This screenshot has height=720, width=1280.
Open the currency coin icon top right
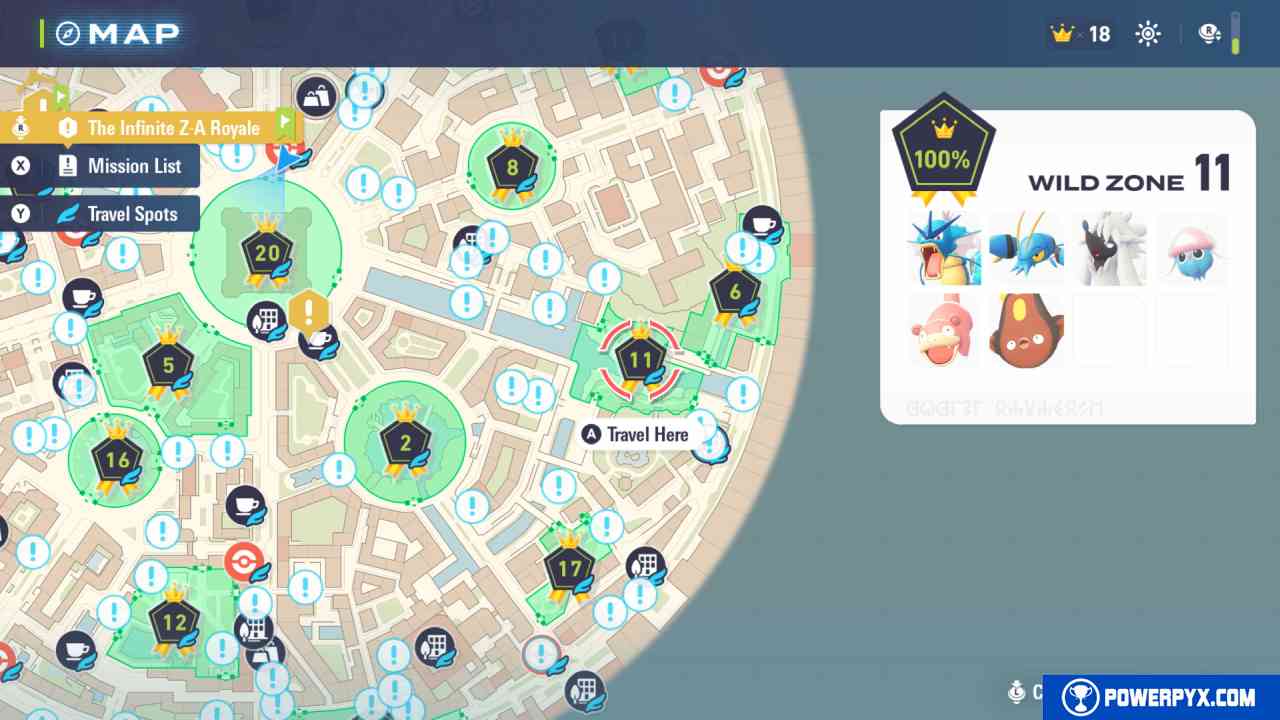pos(1209,33)
